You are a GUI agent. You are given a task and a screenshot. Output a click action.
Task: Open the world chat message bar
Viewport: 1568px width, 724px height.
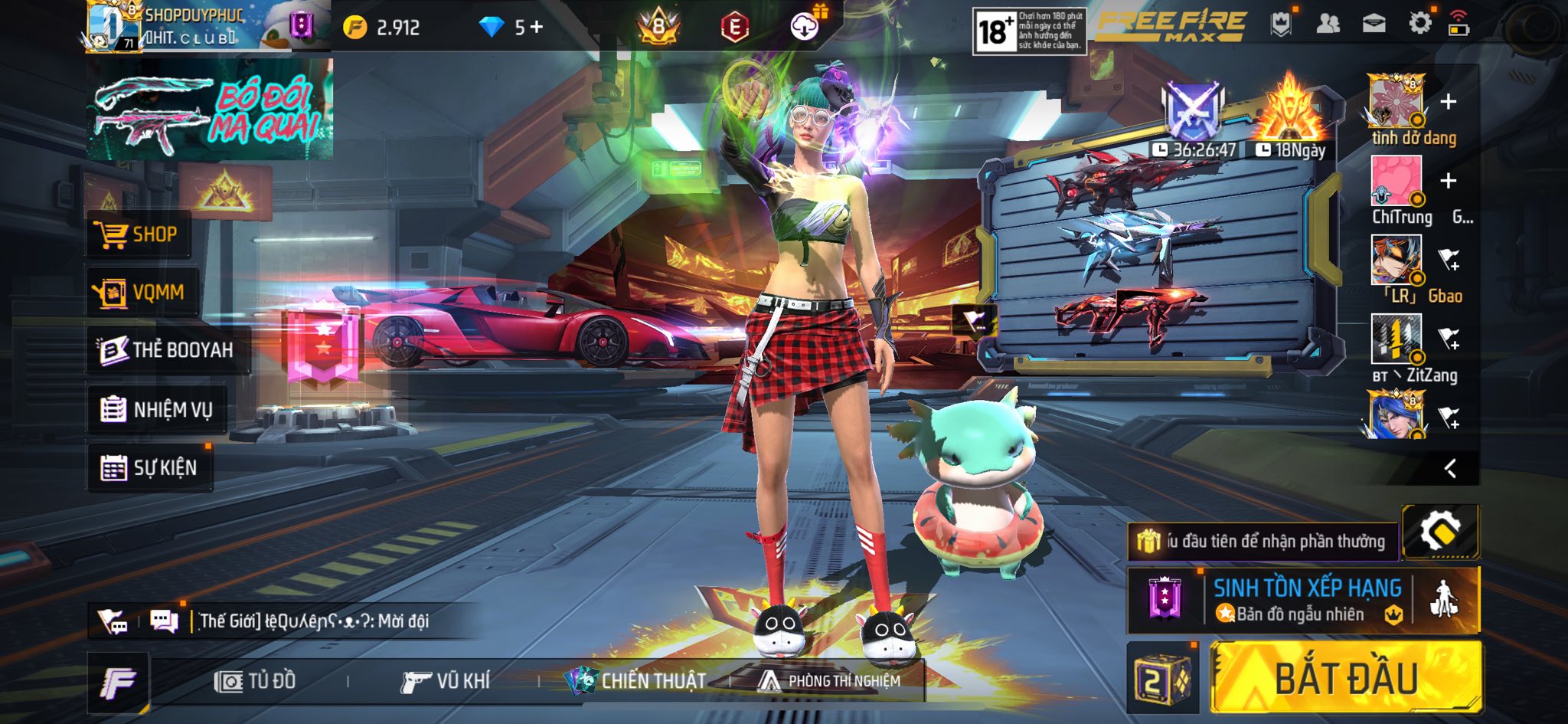tap(314, 621)
